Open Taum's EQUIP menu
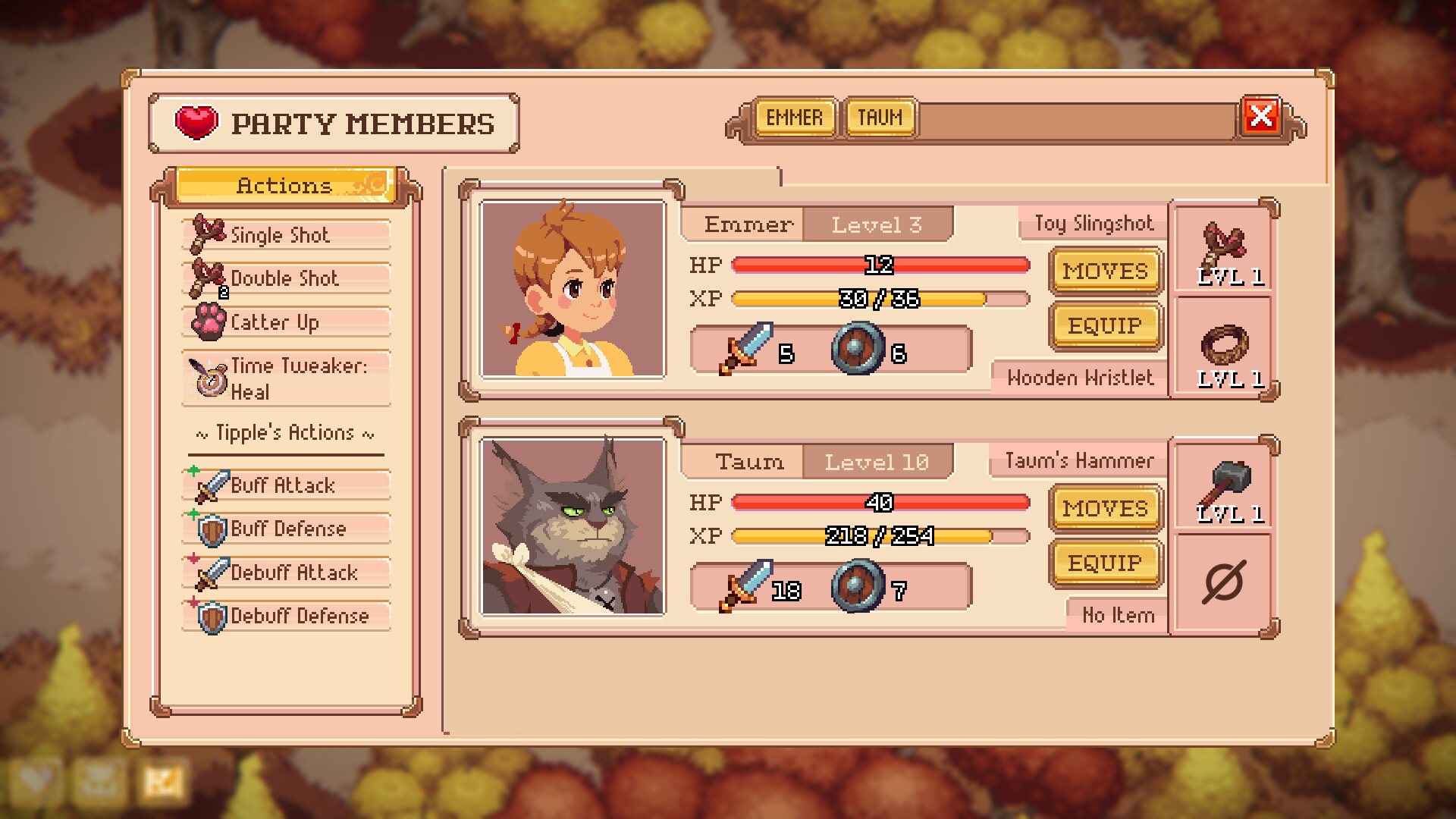 pyautogui.click(x=1105, y=563)
